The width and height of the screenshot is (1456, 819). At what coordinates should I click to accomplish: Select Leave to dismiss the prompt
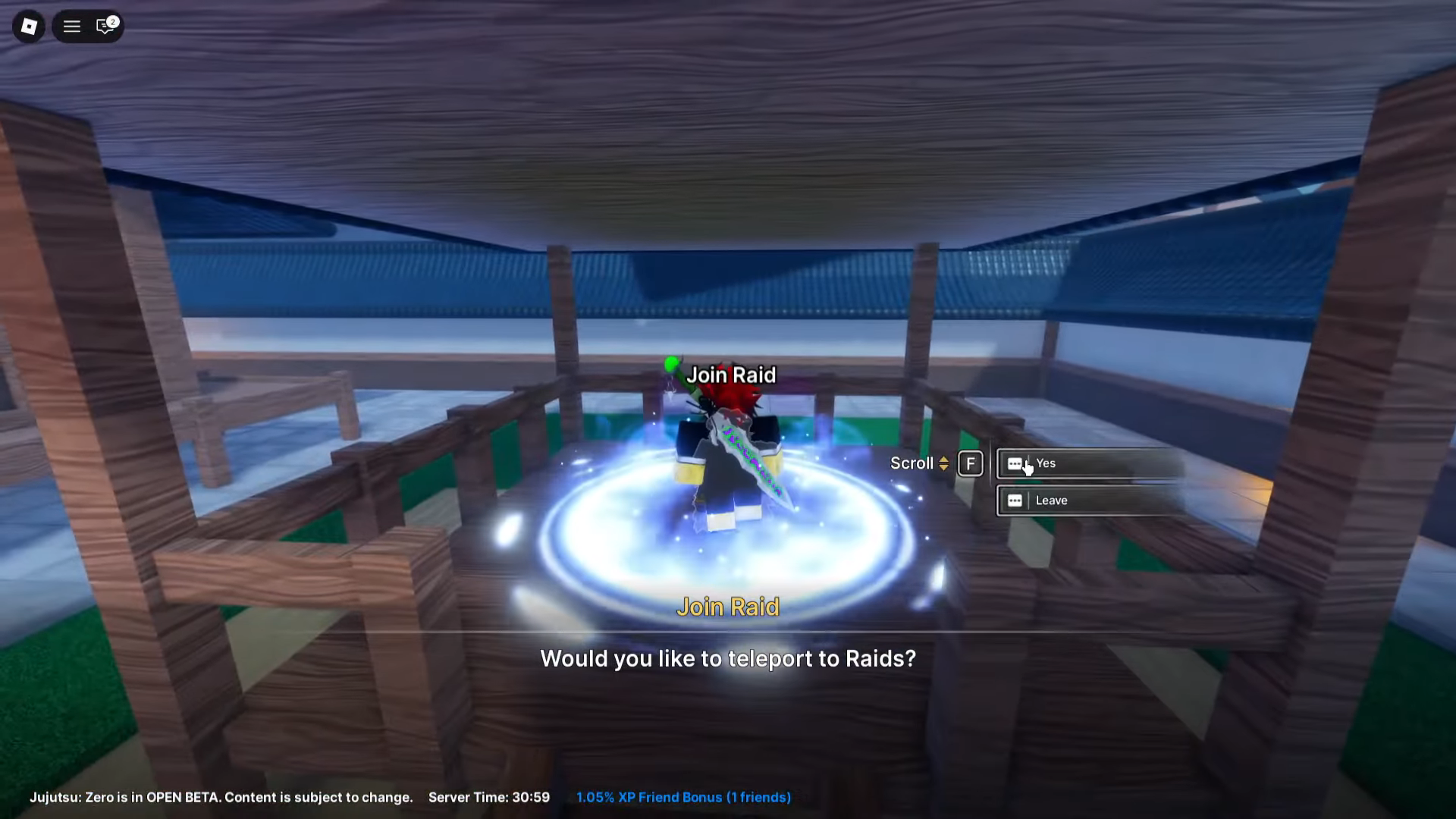pyautogui.click(x=1053, y=500)
